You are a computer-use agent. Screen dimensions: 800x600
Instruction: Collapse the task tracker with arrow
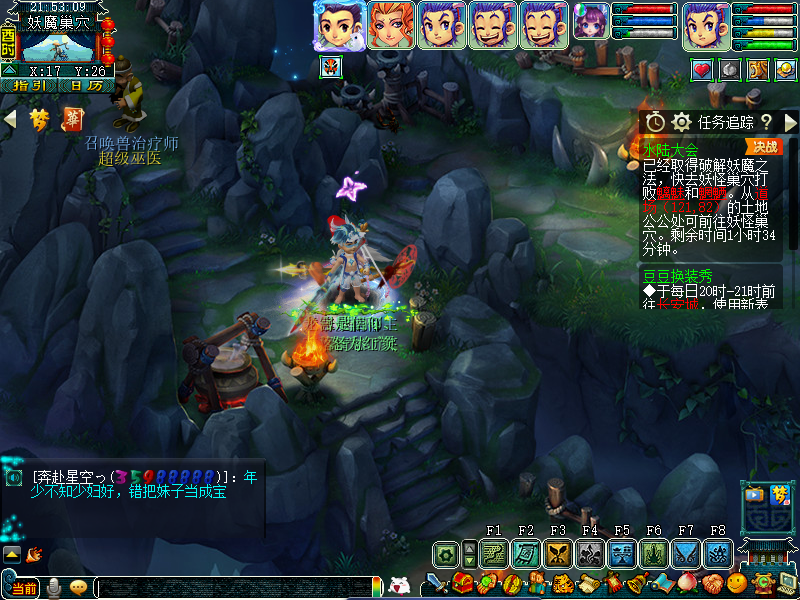[x=790, y=122]
